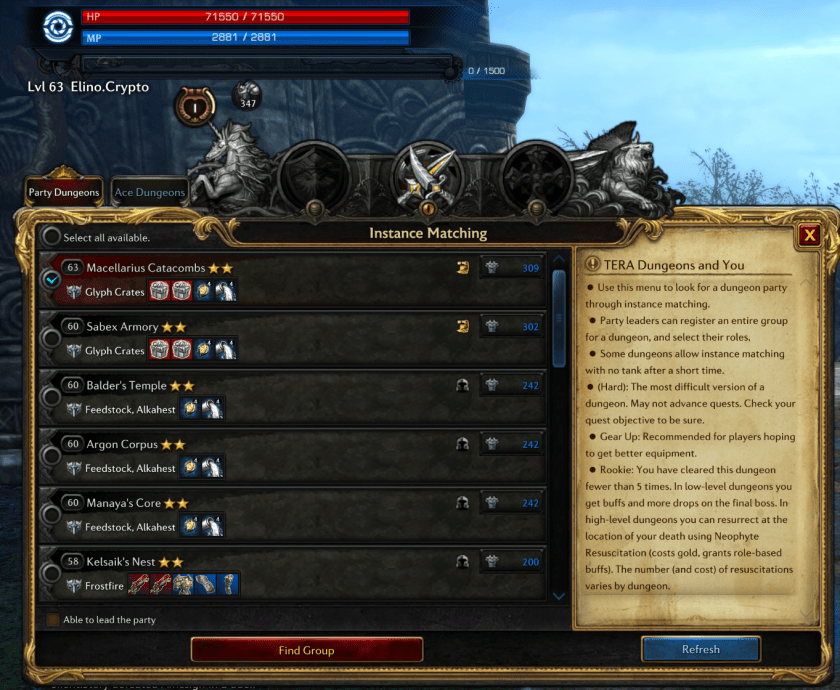Choose the Argon Corpus dungeon
Viewport: 840px width, 690px height.
[50, 455]
